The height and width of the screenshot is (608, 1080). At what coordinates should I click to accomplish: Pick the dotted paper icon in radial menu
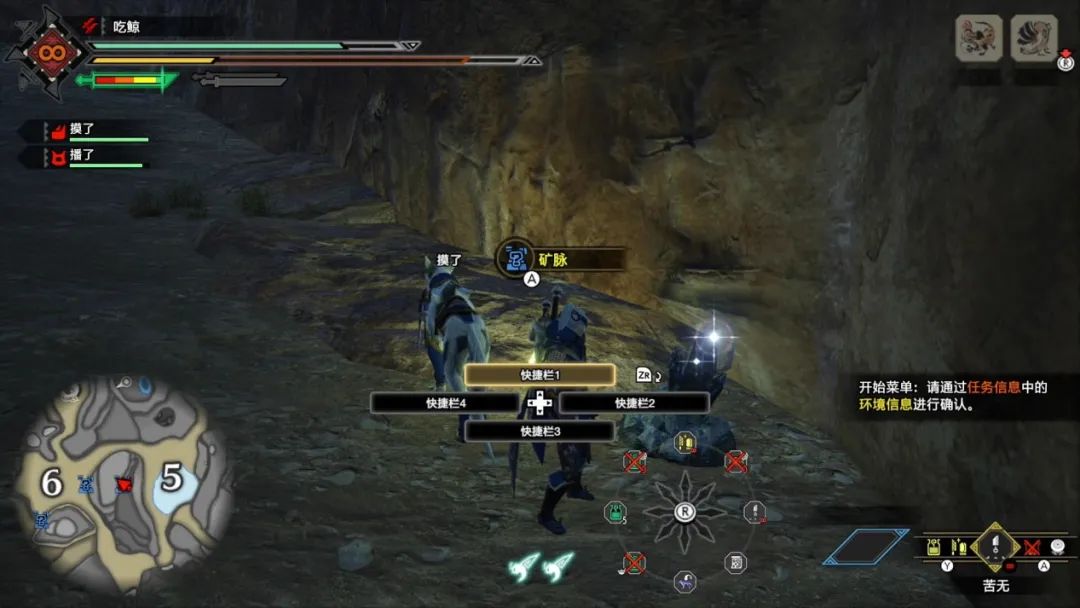click(735, 562)
